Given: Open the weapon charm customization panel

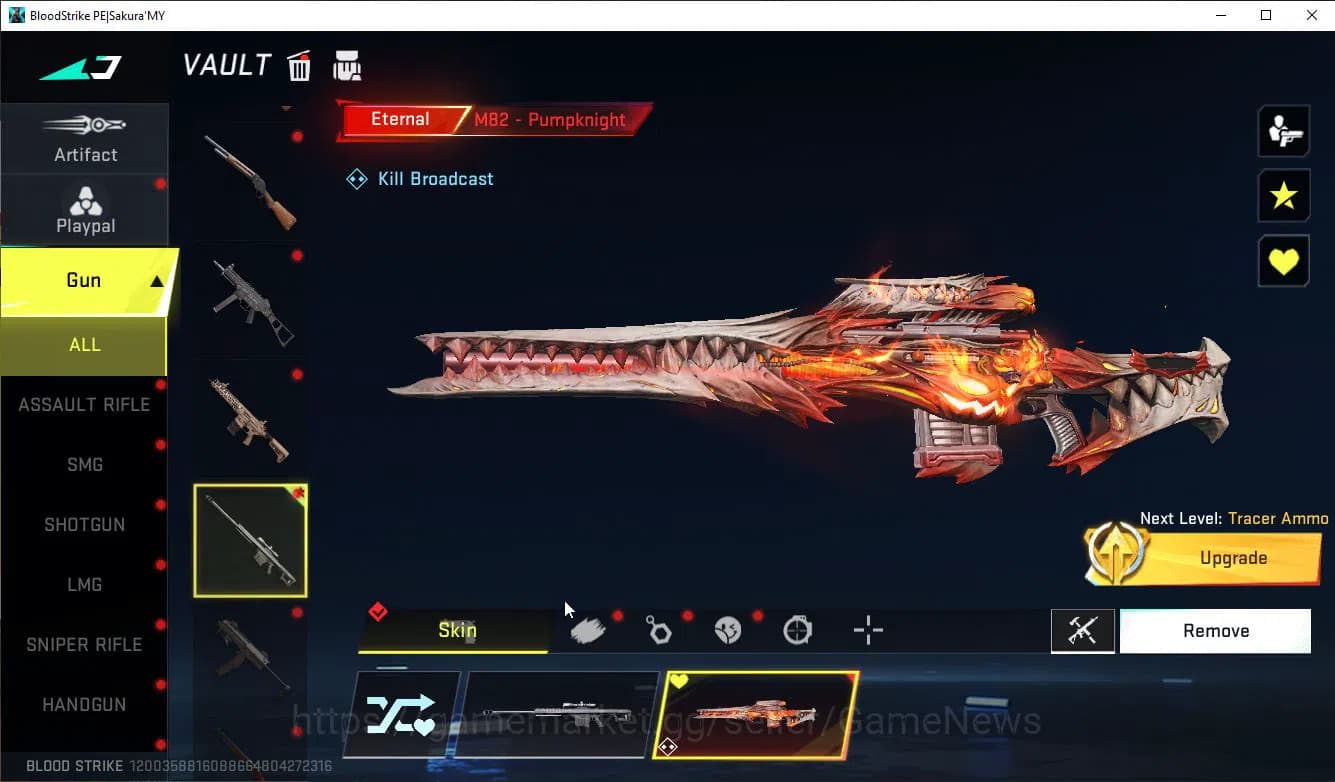Looking at the screenshot, I should pyautogui.click(x=659, y=630).
